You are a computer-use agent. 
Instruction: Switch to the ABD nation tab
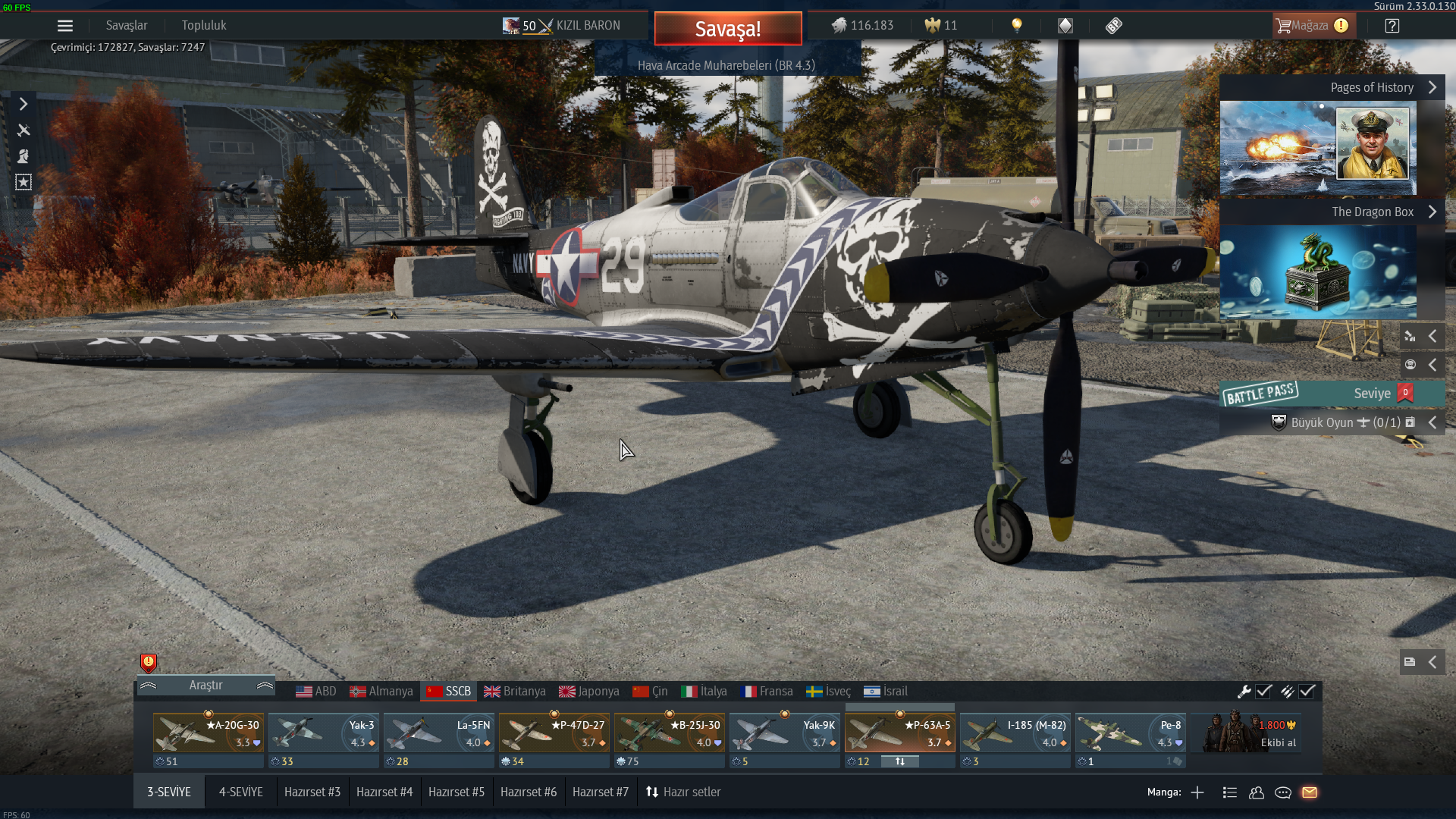(316, 692)
